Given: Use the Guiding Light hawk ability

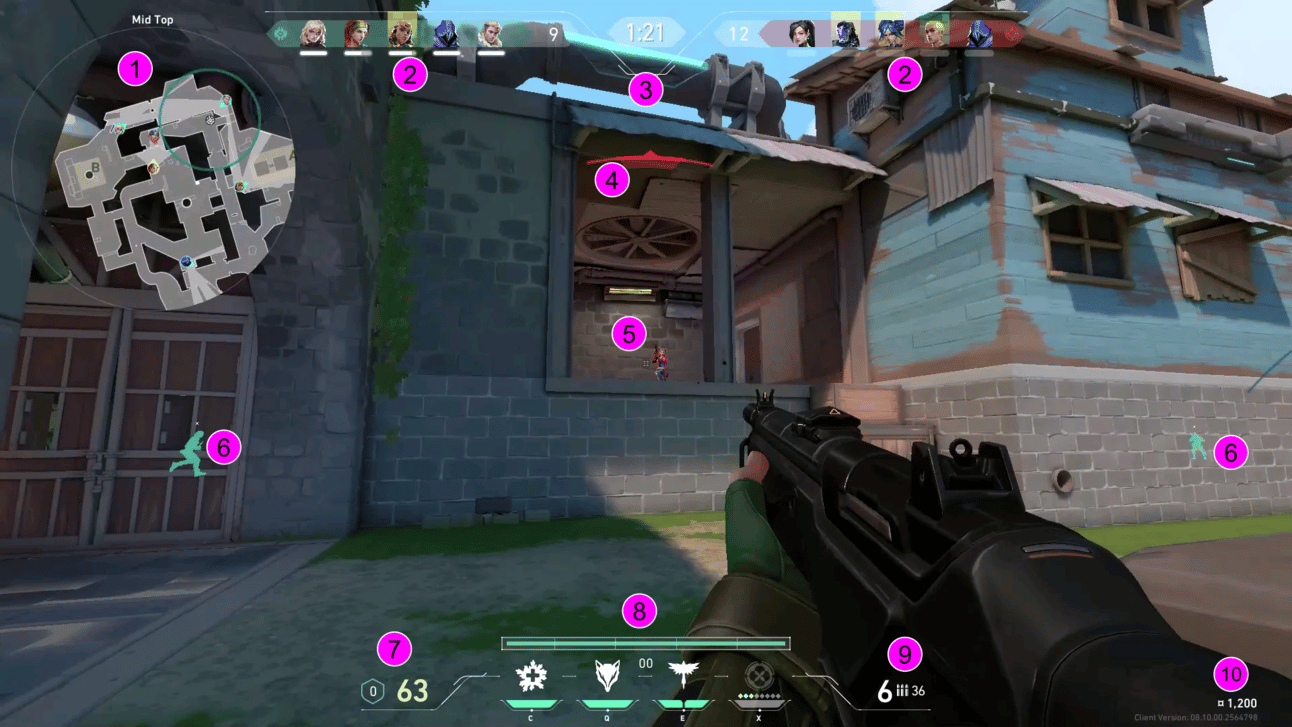Looking at the screenshot, I should (684, 677).
